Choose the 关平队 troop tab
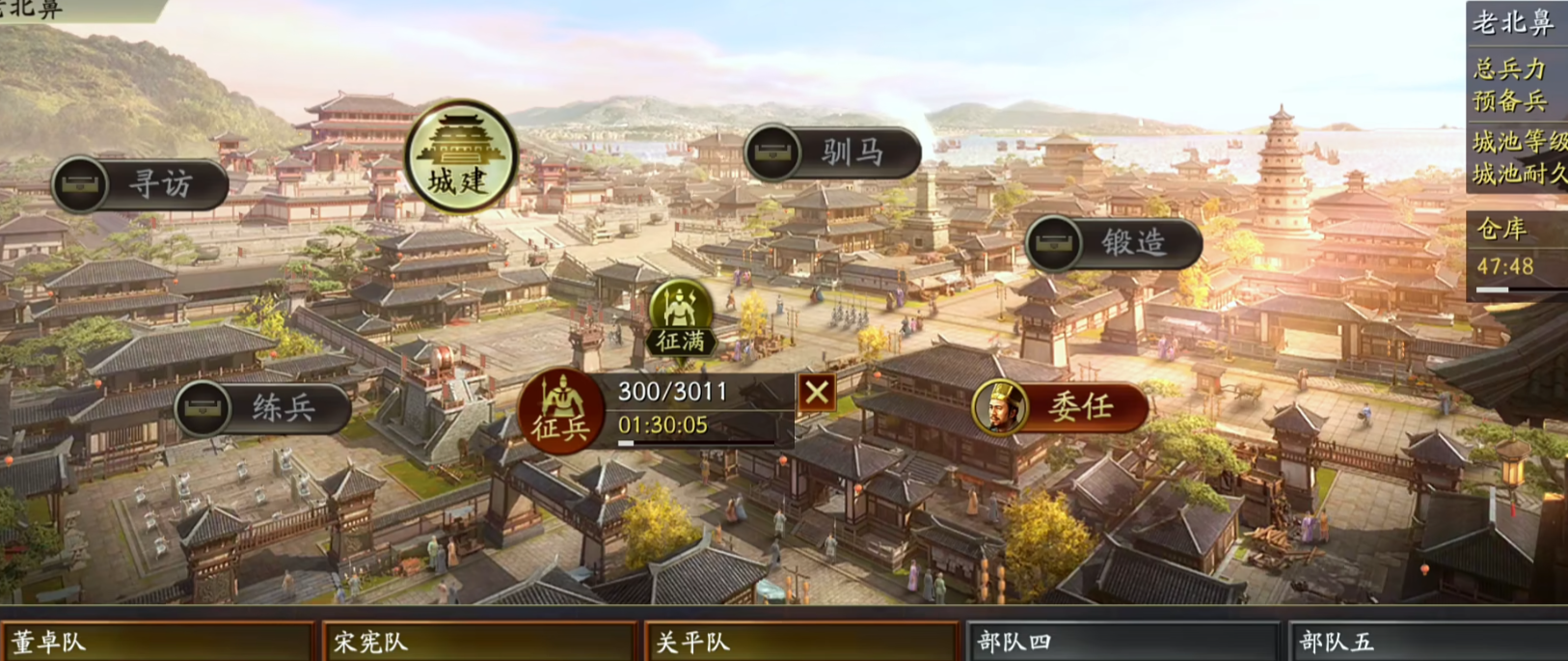This screenshot has width=1568, height=661. pyautogui.click(x=801, y=642)
